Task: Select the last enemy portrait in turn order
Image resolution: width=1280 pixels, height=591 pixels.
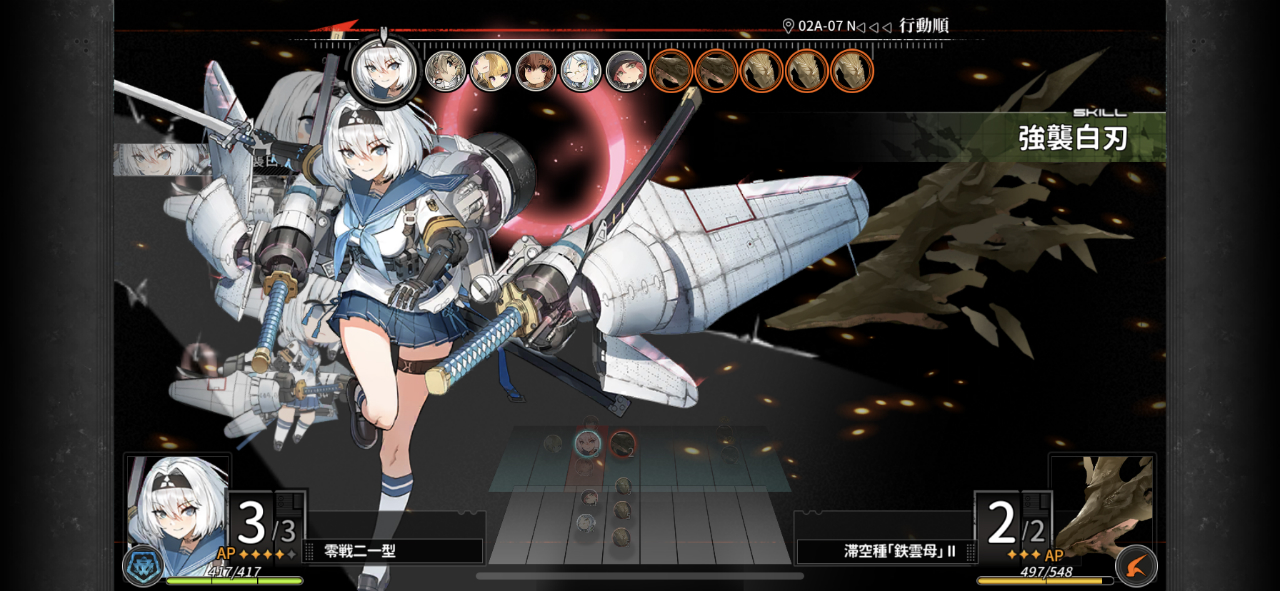Action: coord(852,71)
